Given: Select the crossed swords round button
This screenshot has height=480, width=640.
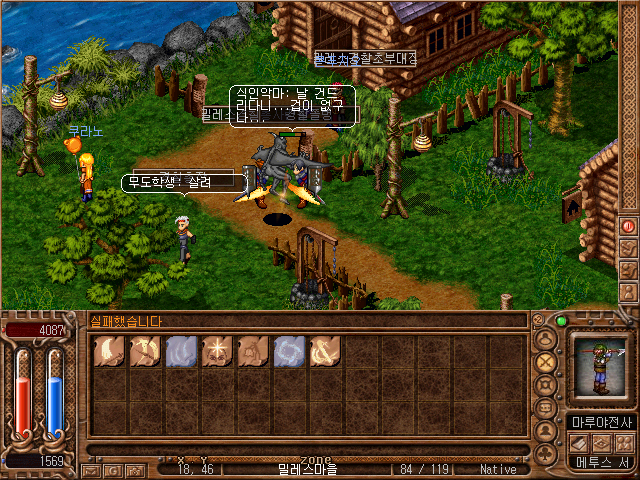Looking at the screenshot, I should (546, 361).
